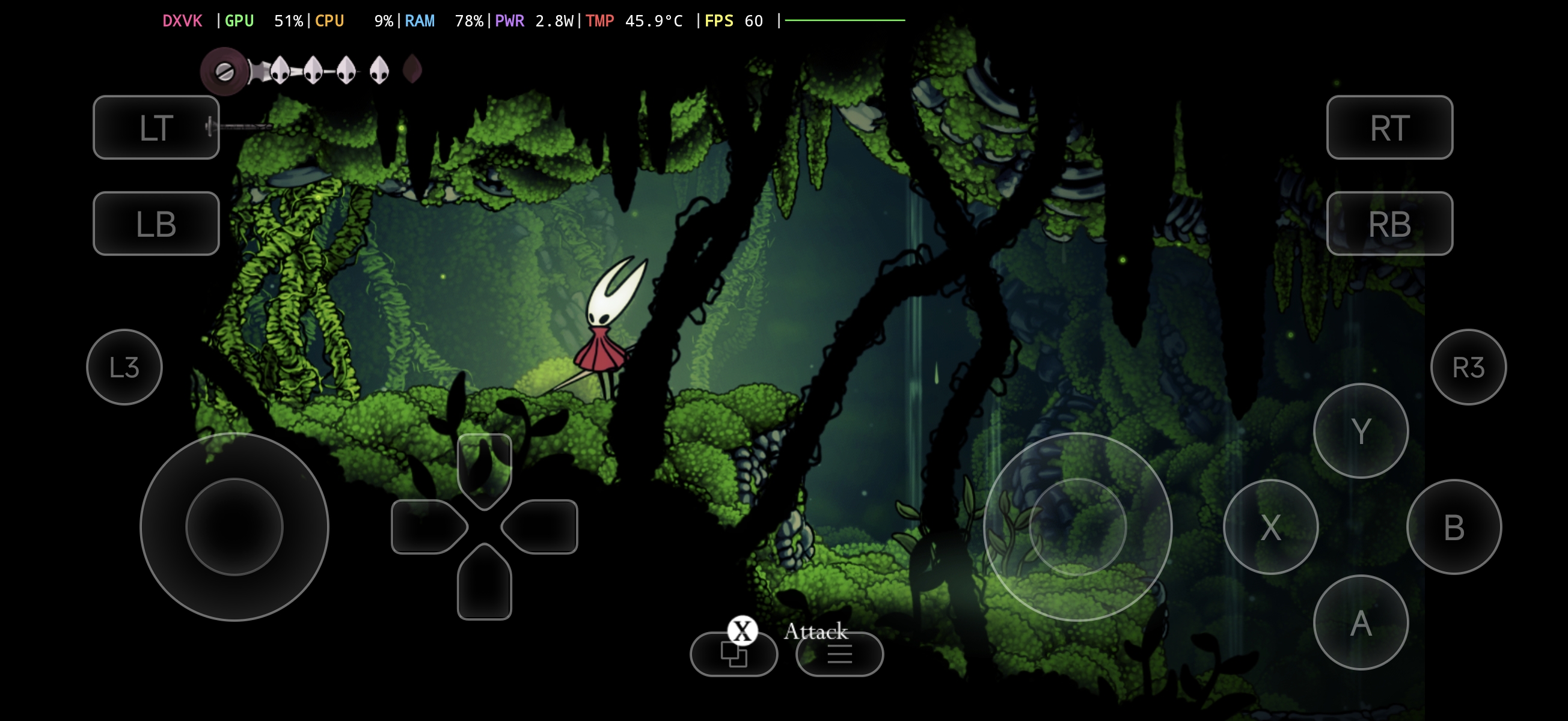Tap the RT trigger button
Image resolution: width=1568 pixels, height=721 pixels.
tap(1389, 128)
